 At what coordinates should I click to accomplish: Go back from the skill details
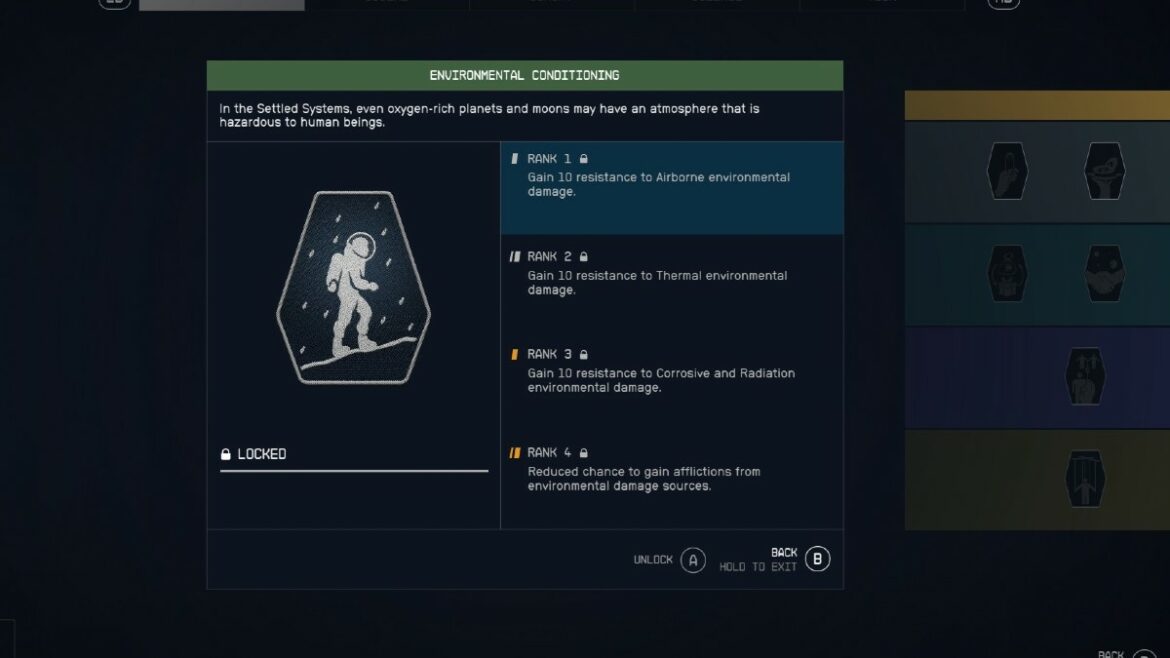tap(817, 560)
